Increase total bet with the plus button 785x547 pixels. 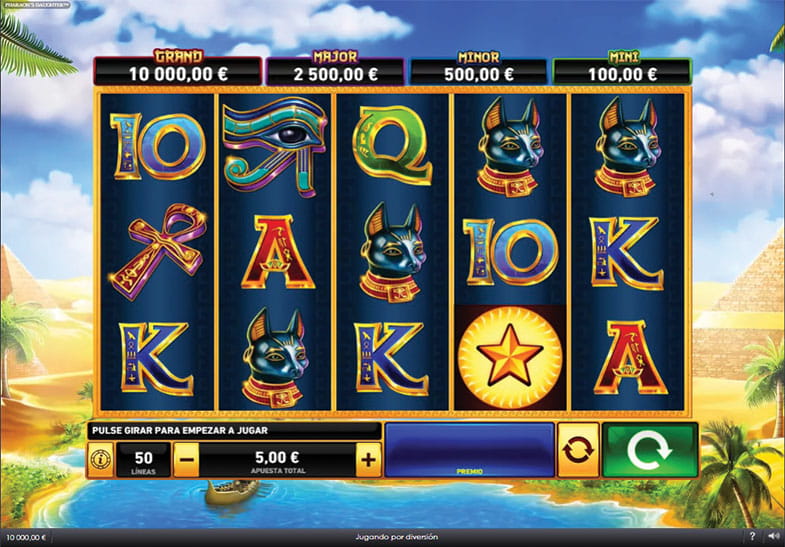pos(369,460)
